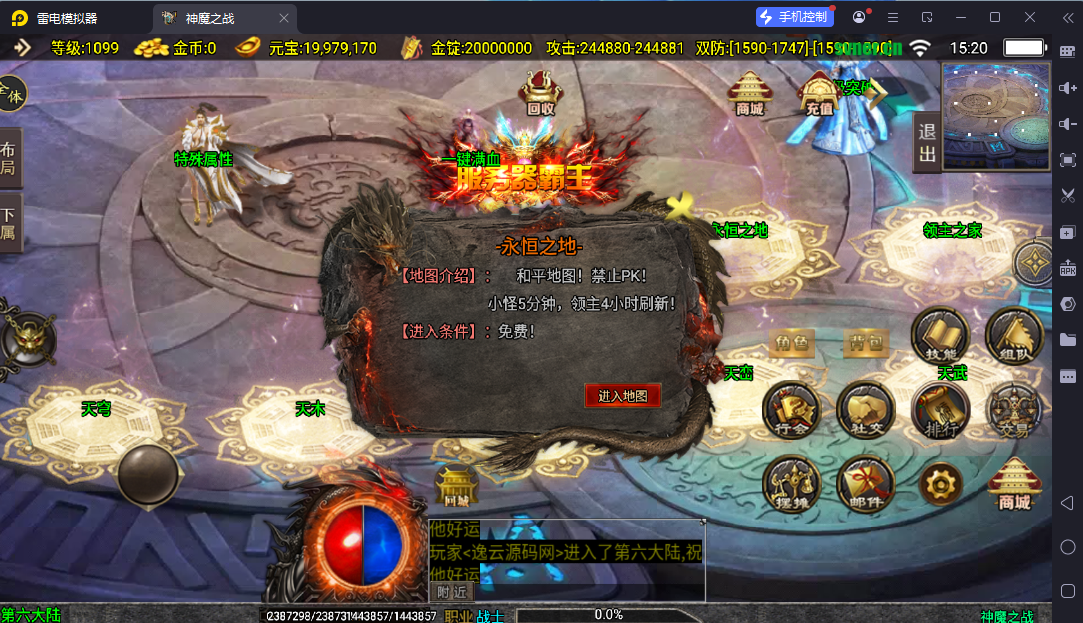1083x623 pixels.
Task: Open settings via the gold gear icon
Action: [940, 485]
